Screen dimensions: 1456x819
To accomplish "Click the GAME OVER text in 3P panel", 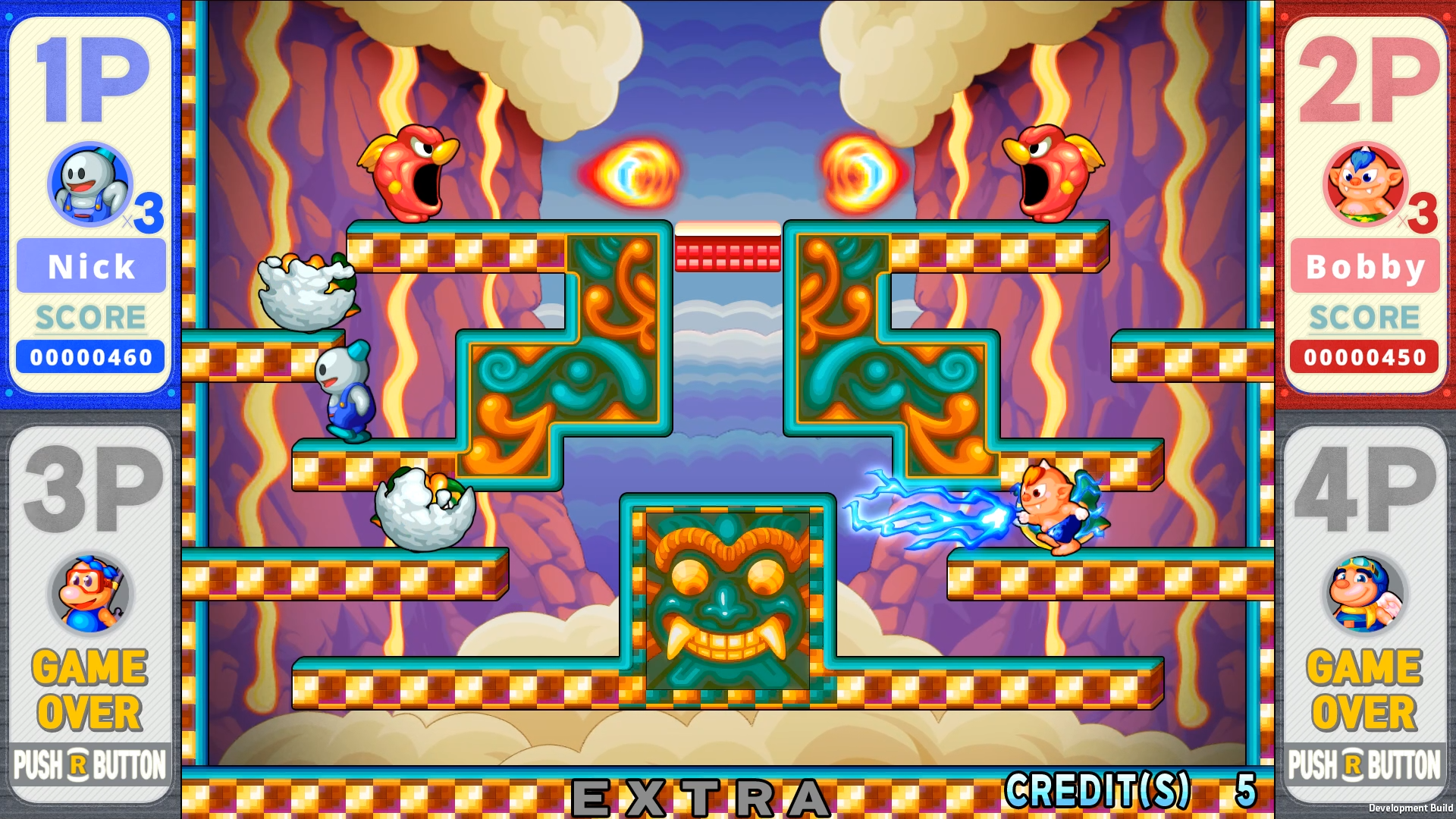I will (x=88, y=689).
